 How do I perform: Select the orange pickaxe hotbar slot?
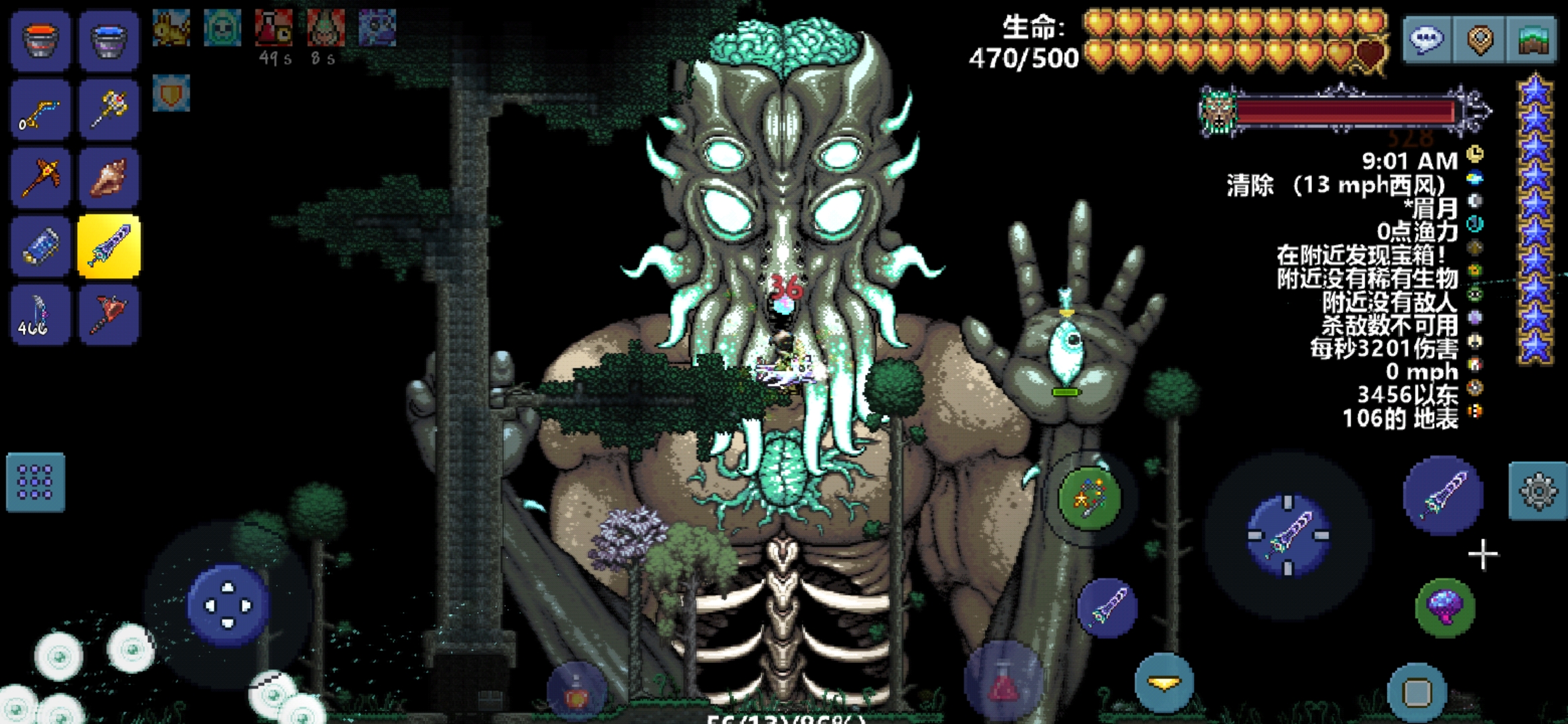40,178
